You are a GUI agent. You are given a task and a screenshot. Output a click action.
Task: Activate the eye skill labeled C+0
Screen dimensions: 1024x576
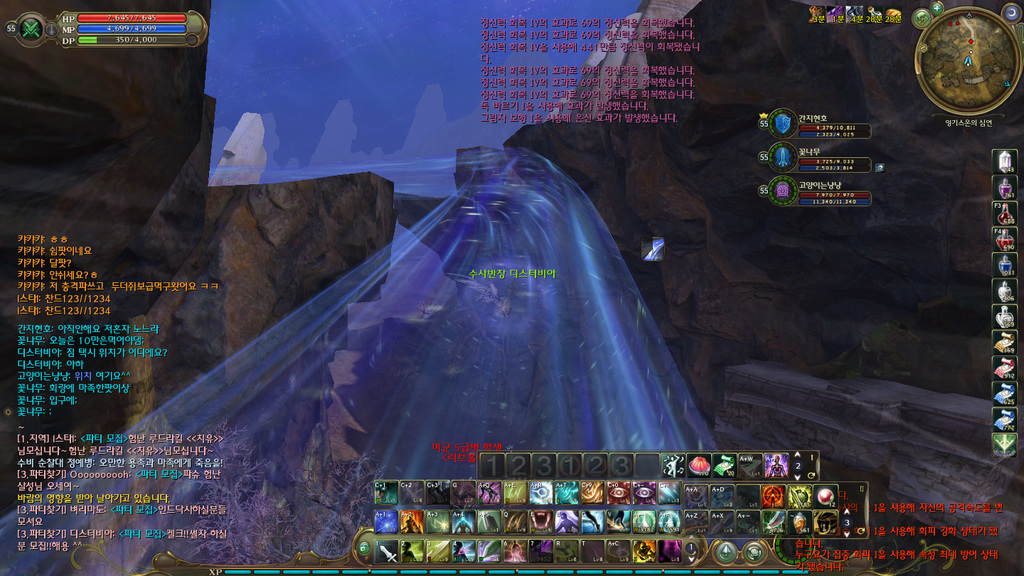pyautogui.click(x=619, y=493)
